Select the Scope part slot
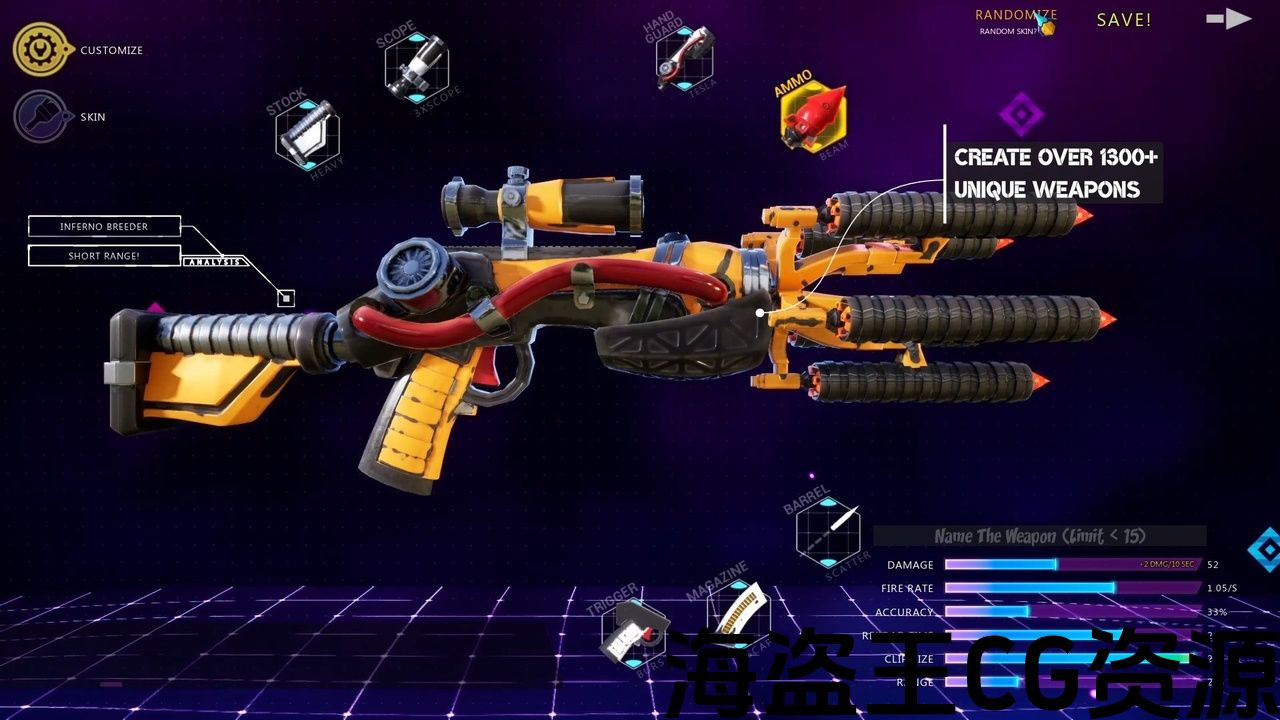Screen dimensions: 1280x720 416,67
